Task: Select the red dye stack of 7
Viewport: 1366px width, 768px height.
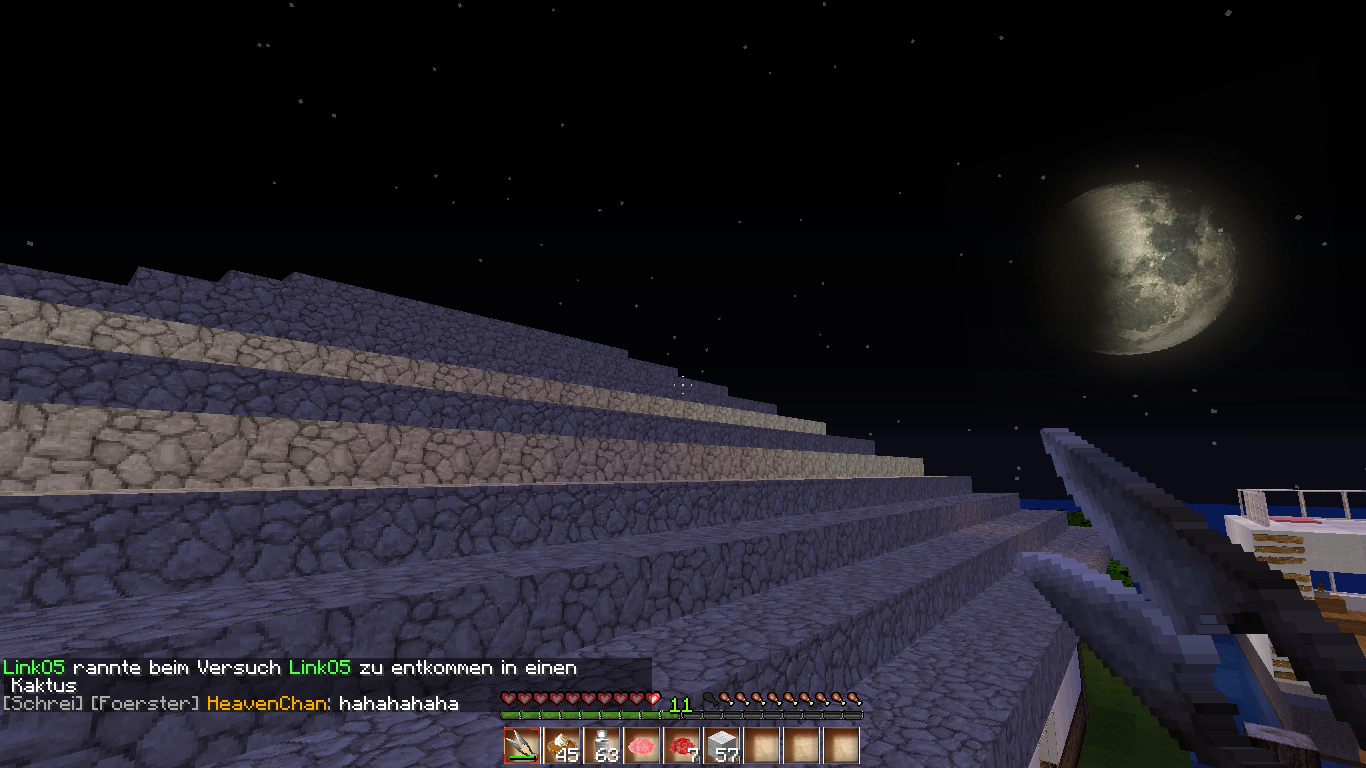Action: [x=682, y=746]
